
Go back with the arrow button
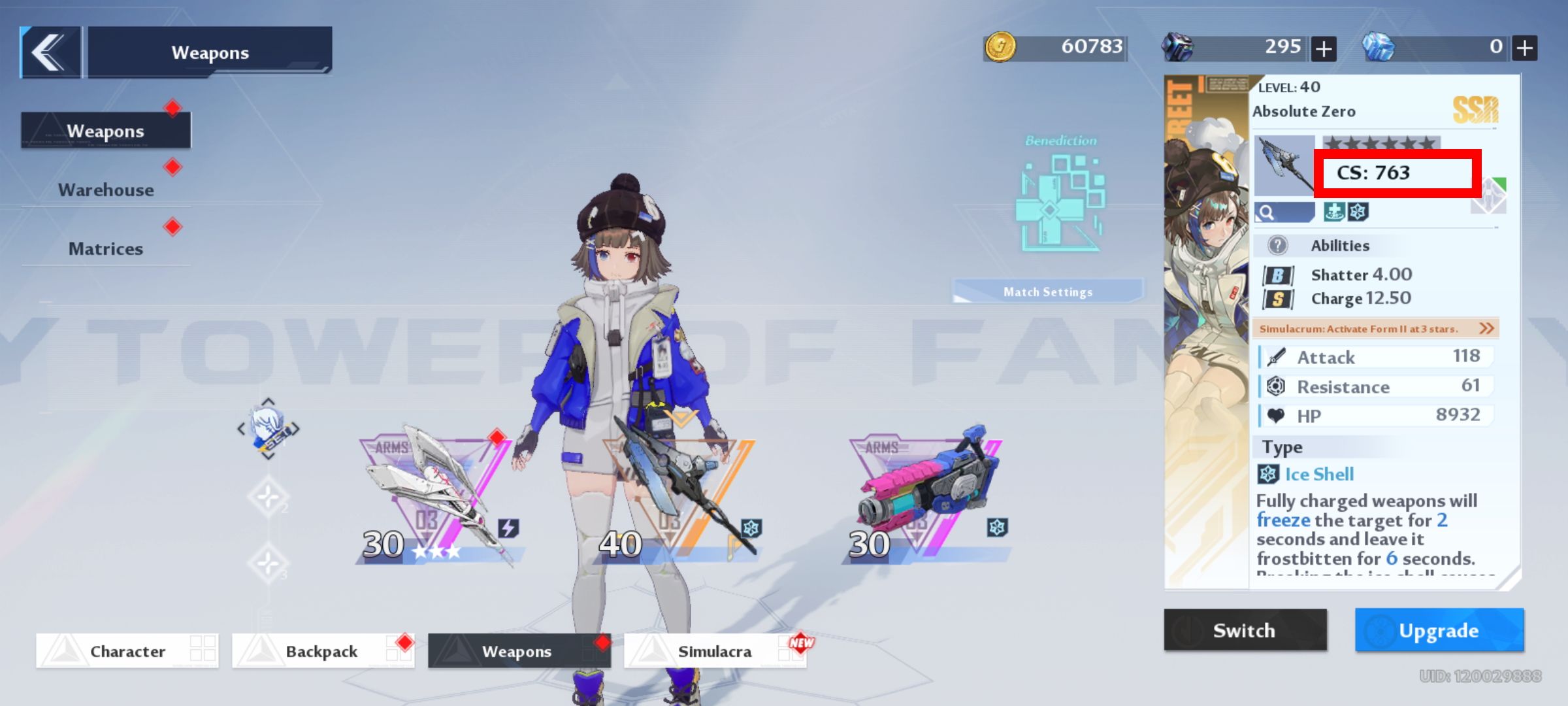click(x=50, y=52)
